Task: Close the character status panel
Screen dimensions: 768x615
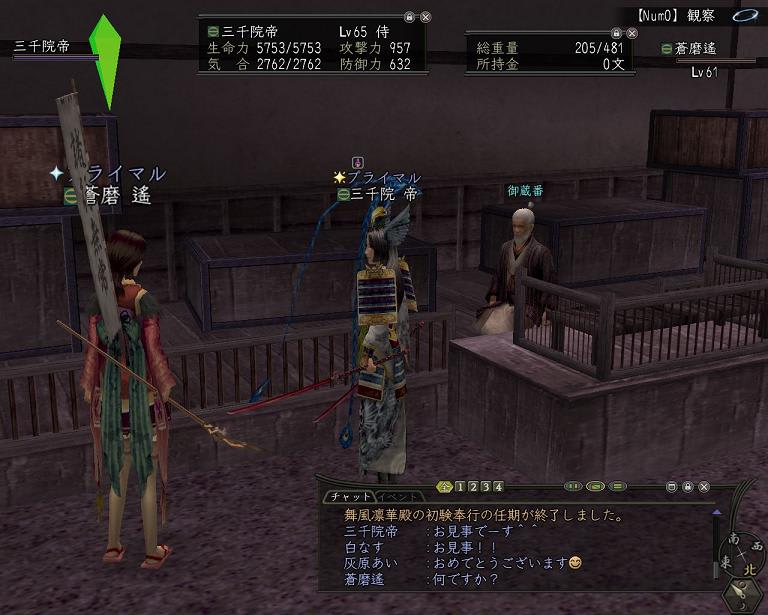Action: (x=426, y=18)
